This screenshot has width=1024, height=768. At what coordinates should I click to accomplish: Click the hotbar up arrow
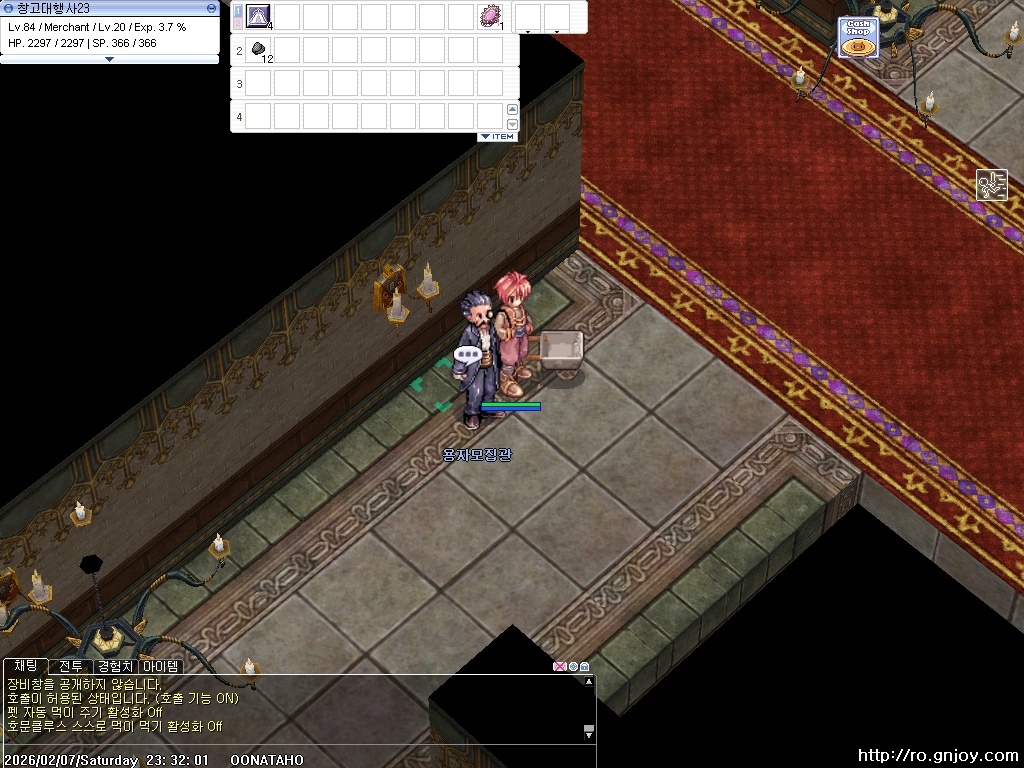tap(512, 109)
